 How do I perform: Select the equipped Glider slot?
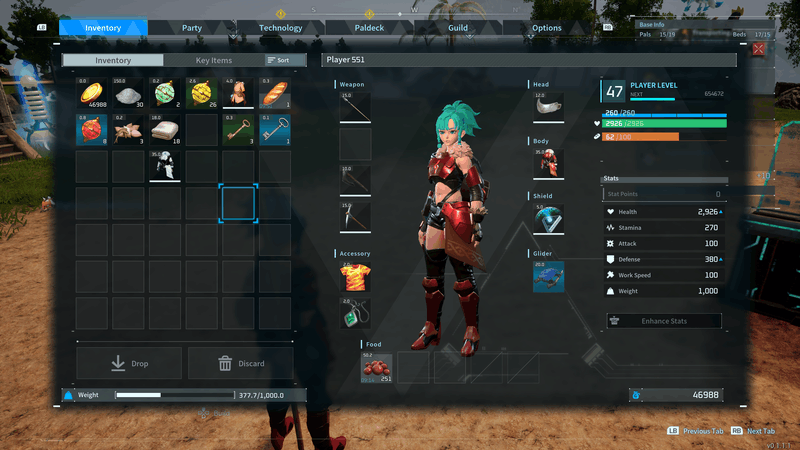(548, 277)
